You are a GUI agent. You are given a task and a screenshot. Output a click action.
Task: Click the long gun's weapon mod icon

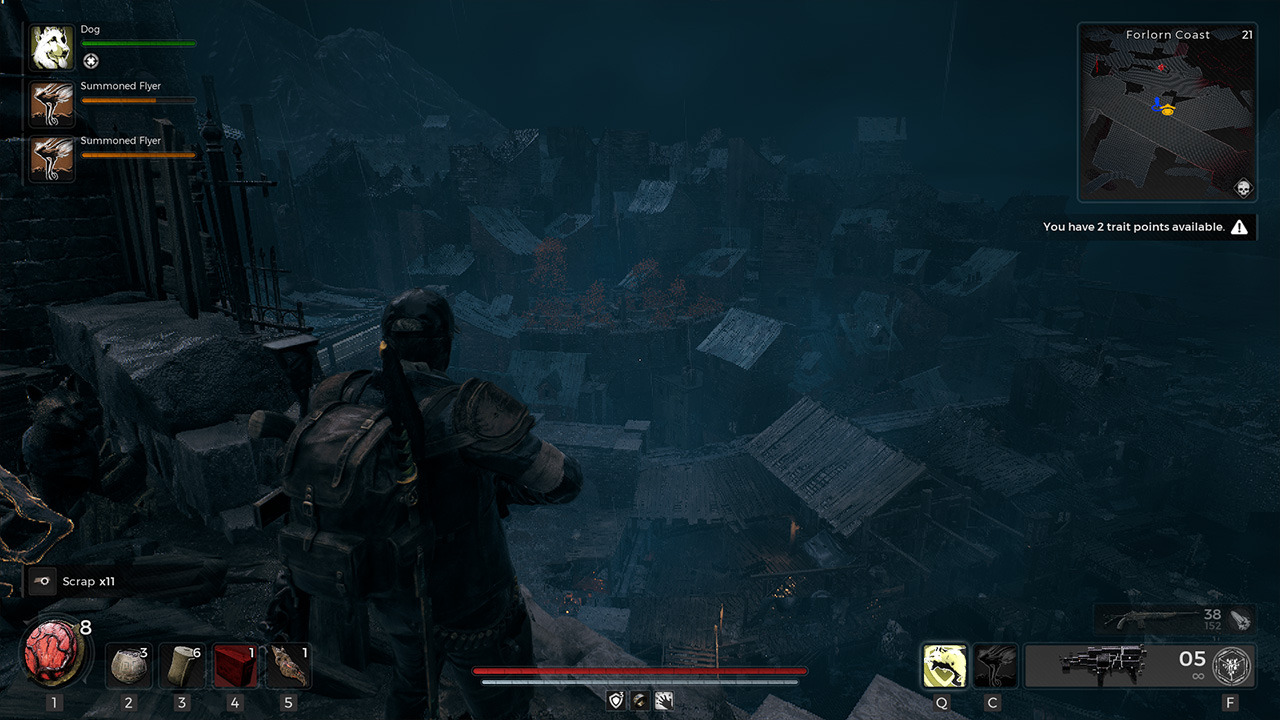coord(1240,619)
